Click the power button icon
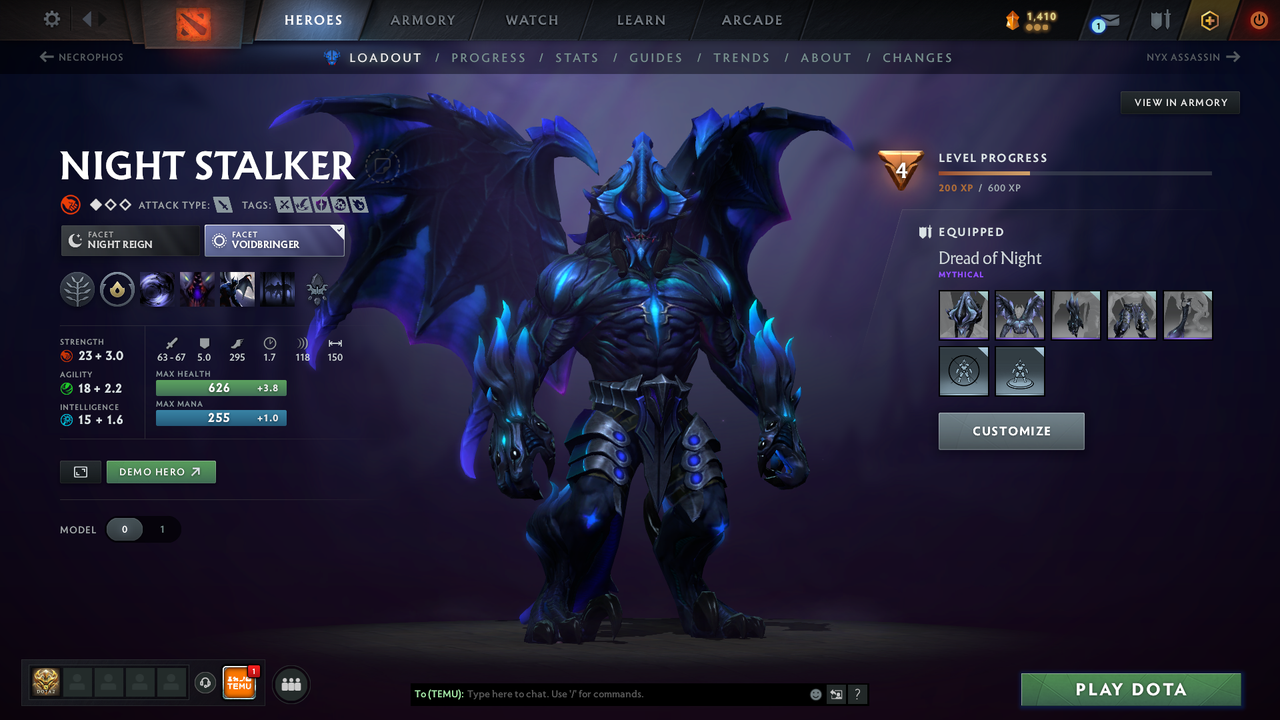 tap(1258, 19)
